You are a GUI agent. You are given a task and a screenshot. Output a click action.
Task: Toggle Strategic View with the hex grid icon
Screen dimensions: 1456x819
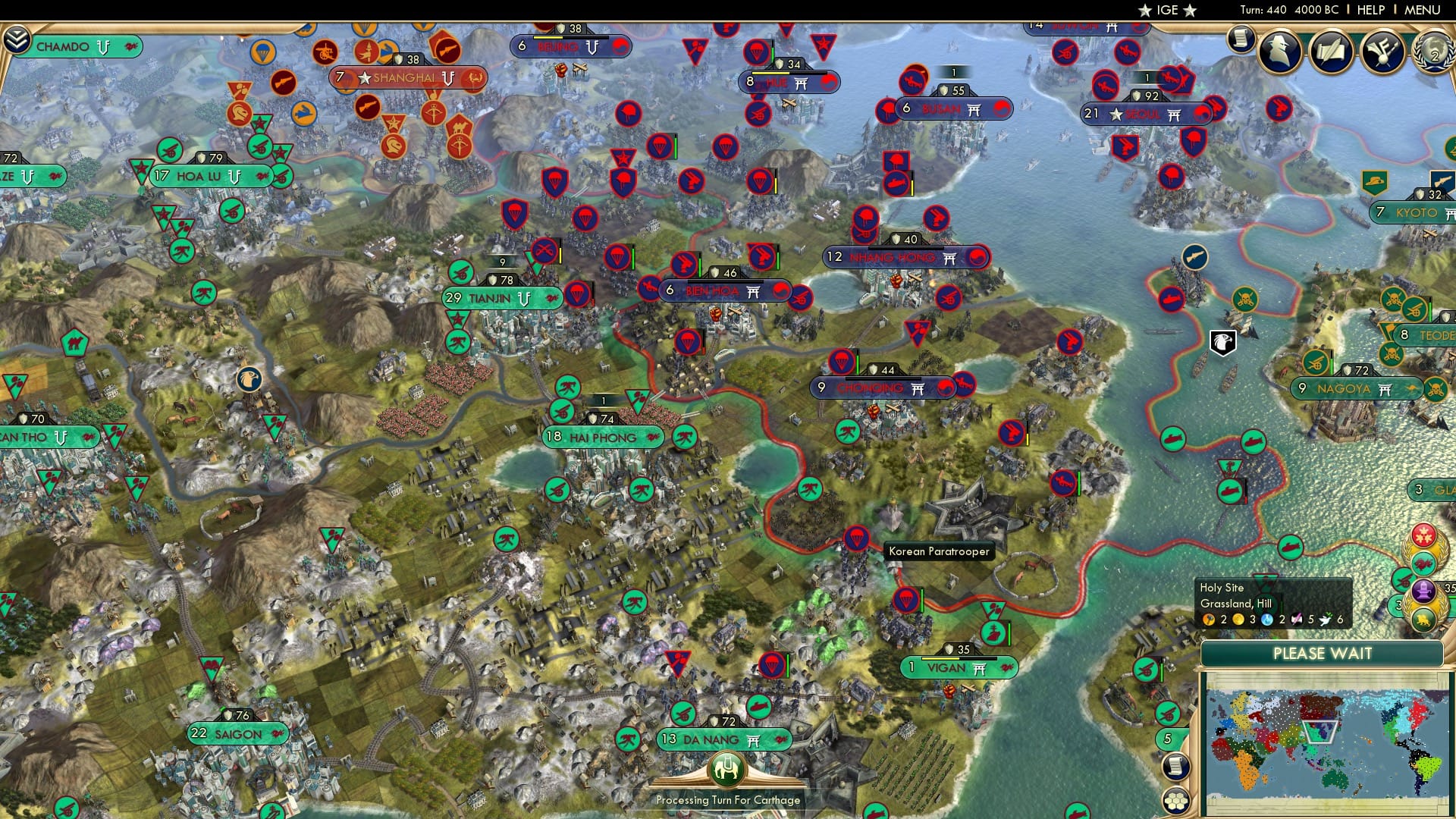pyautogui.click(x=1175, y=801)
